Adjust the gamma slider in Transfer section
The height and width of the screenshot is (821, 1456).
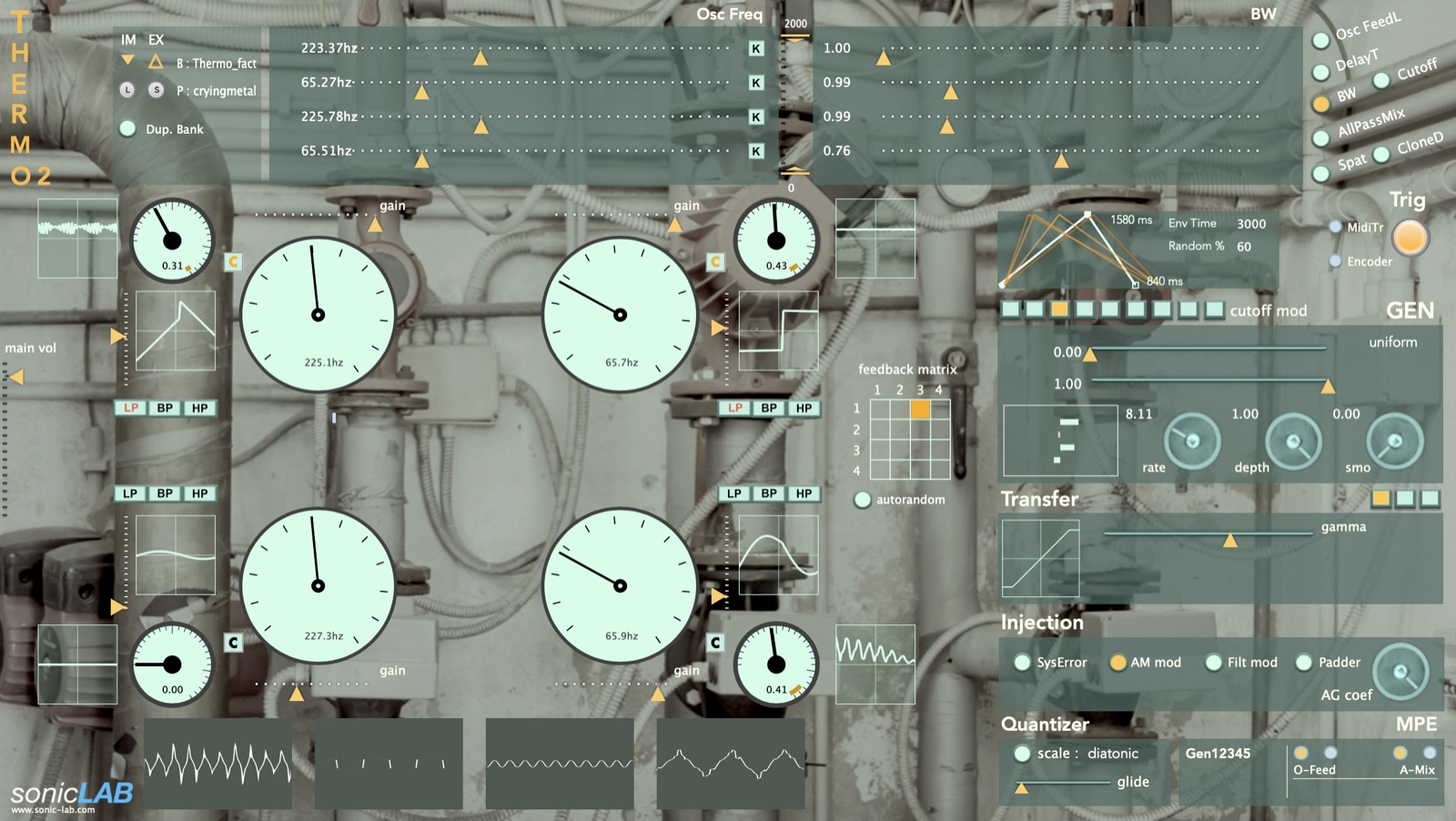(1230, 540)
